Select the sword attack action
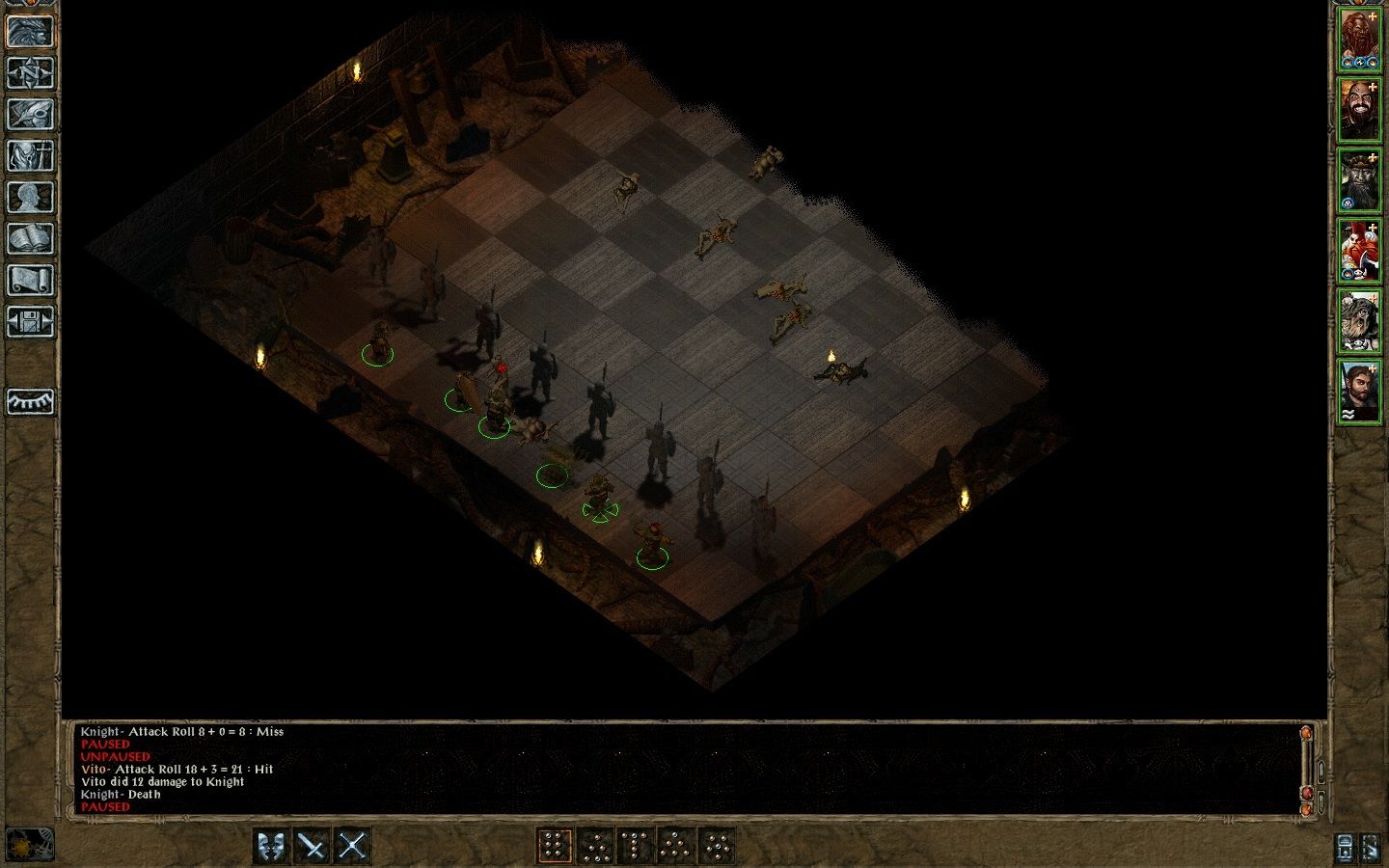 tap(313, 844)
